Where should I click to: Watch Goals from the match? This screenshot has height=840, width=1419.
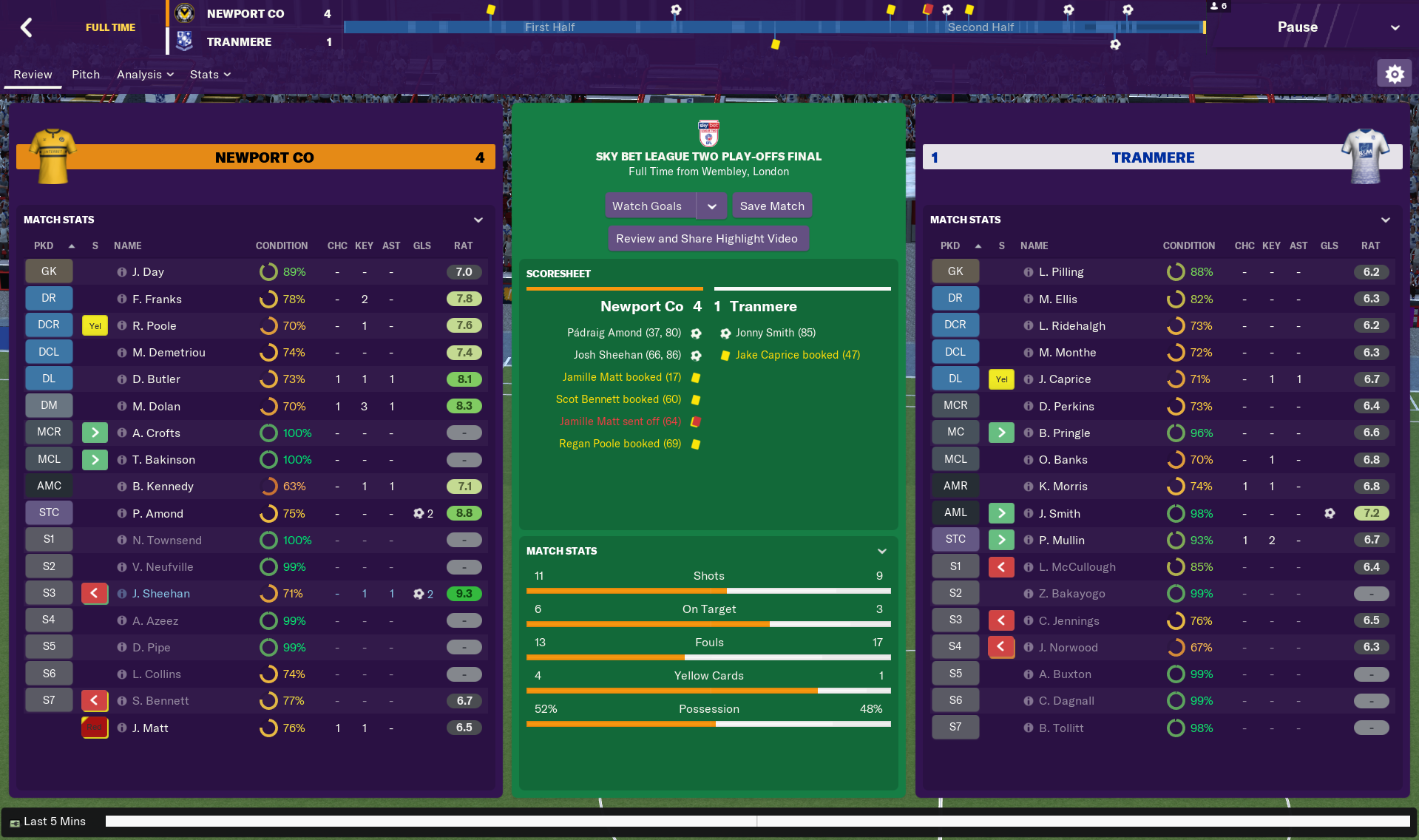pyautogui.click(x=648, y=206)
